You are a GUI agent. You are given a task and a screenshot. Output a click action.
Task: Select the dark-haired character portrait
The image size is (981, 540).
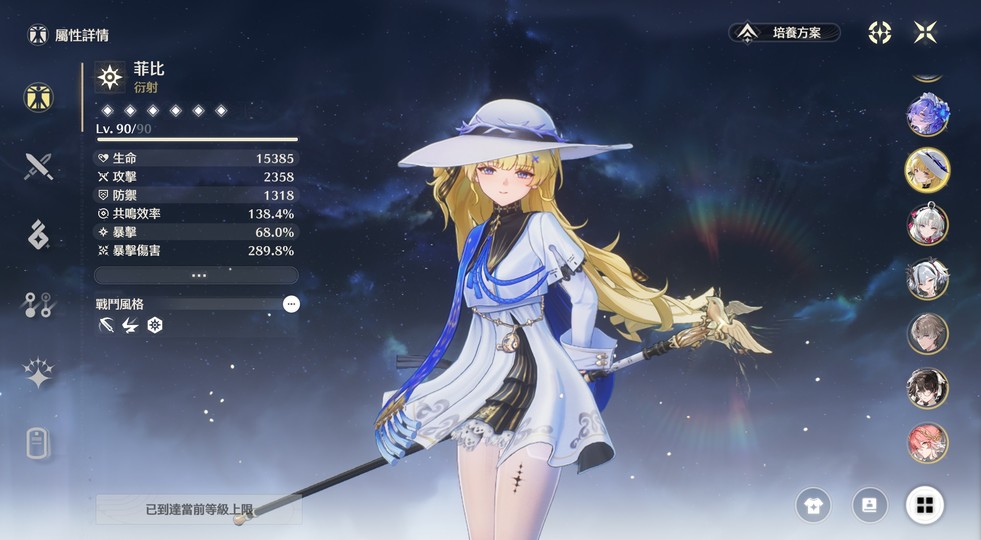click(x=927, y=388)
